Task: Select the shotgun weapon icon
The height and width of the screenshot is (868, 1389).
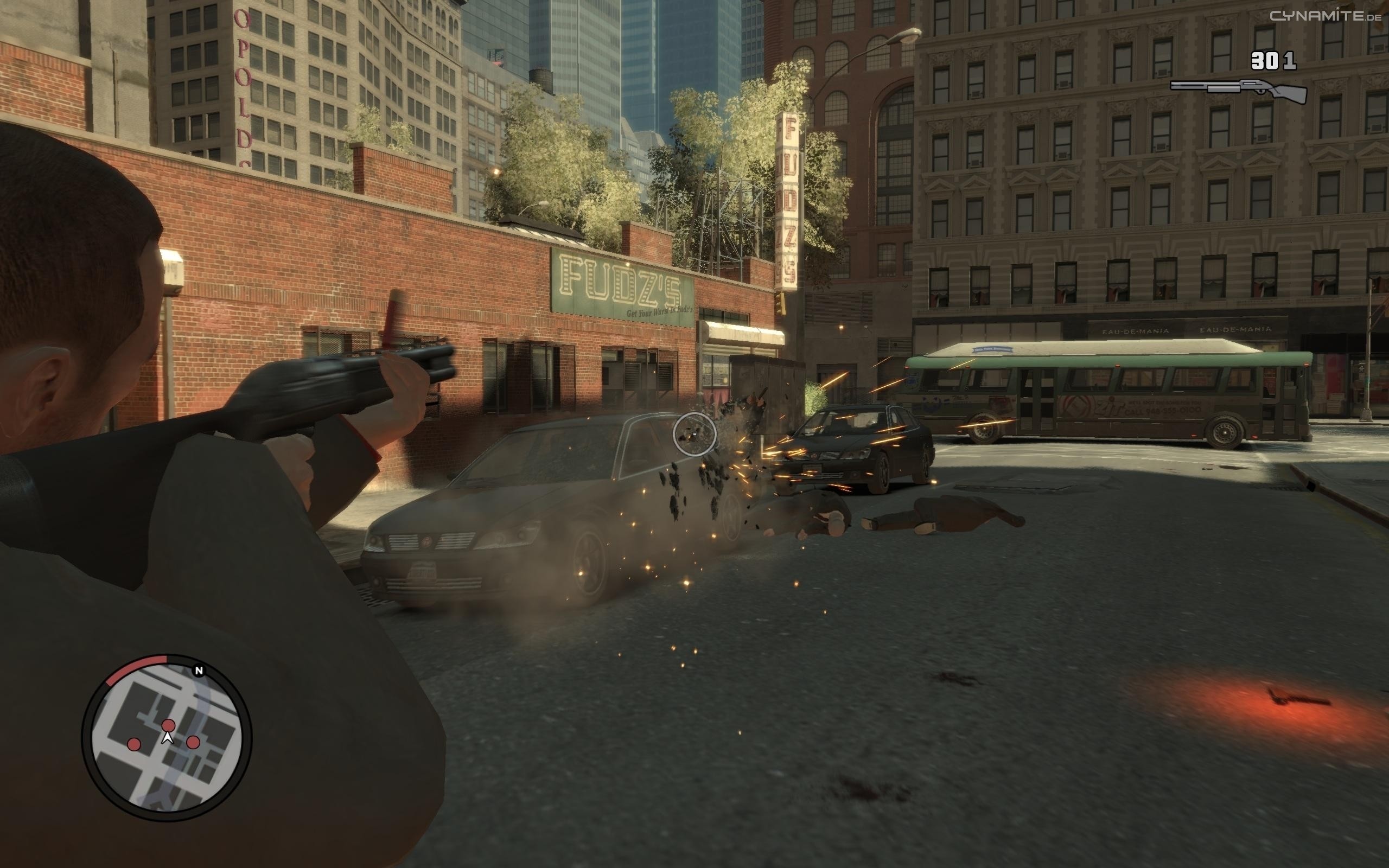Action: coord(1238,90)
